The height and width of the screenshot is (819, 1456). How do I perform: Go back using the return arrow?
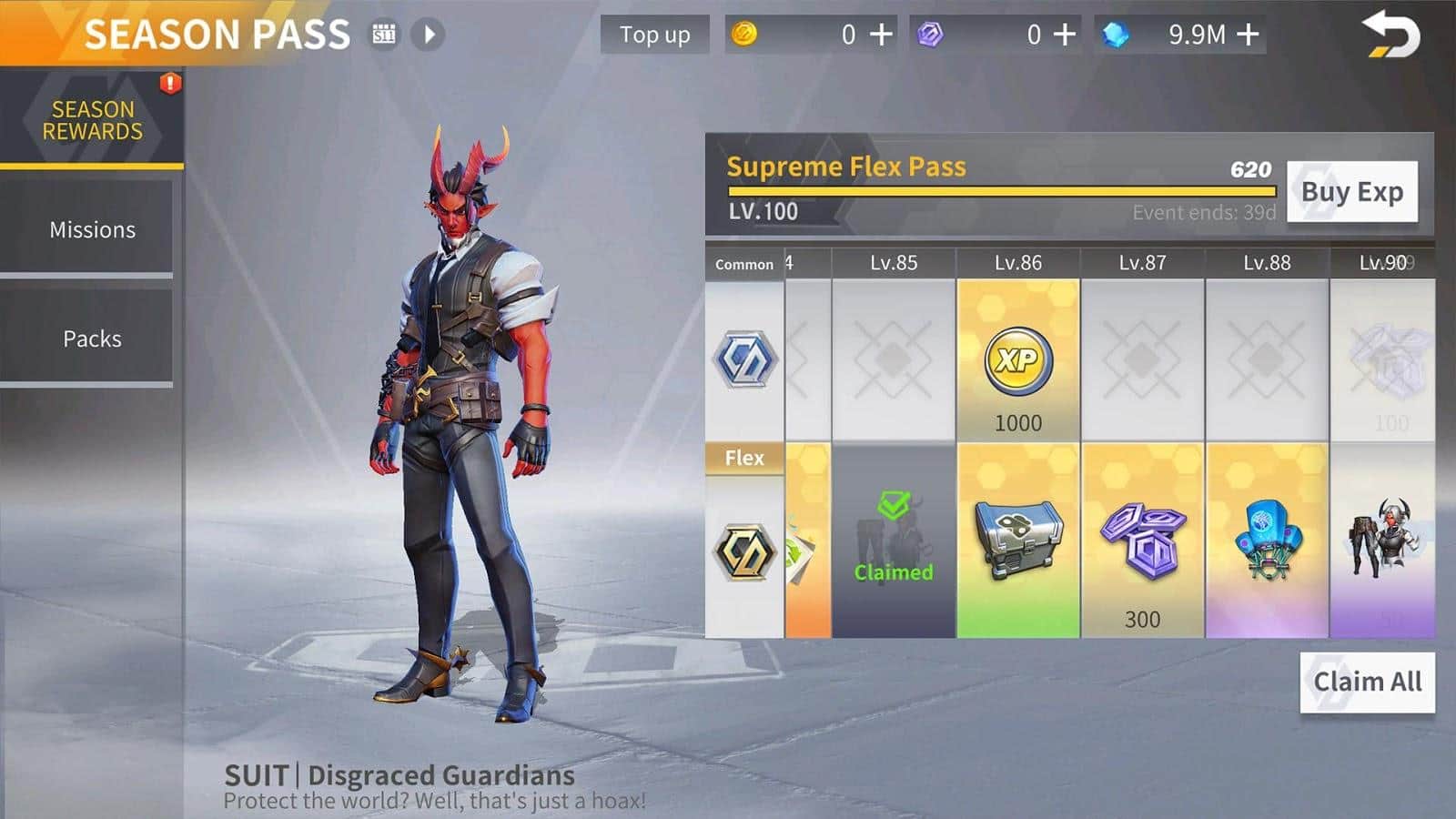tap(1390, 36)
